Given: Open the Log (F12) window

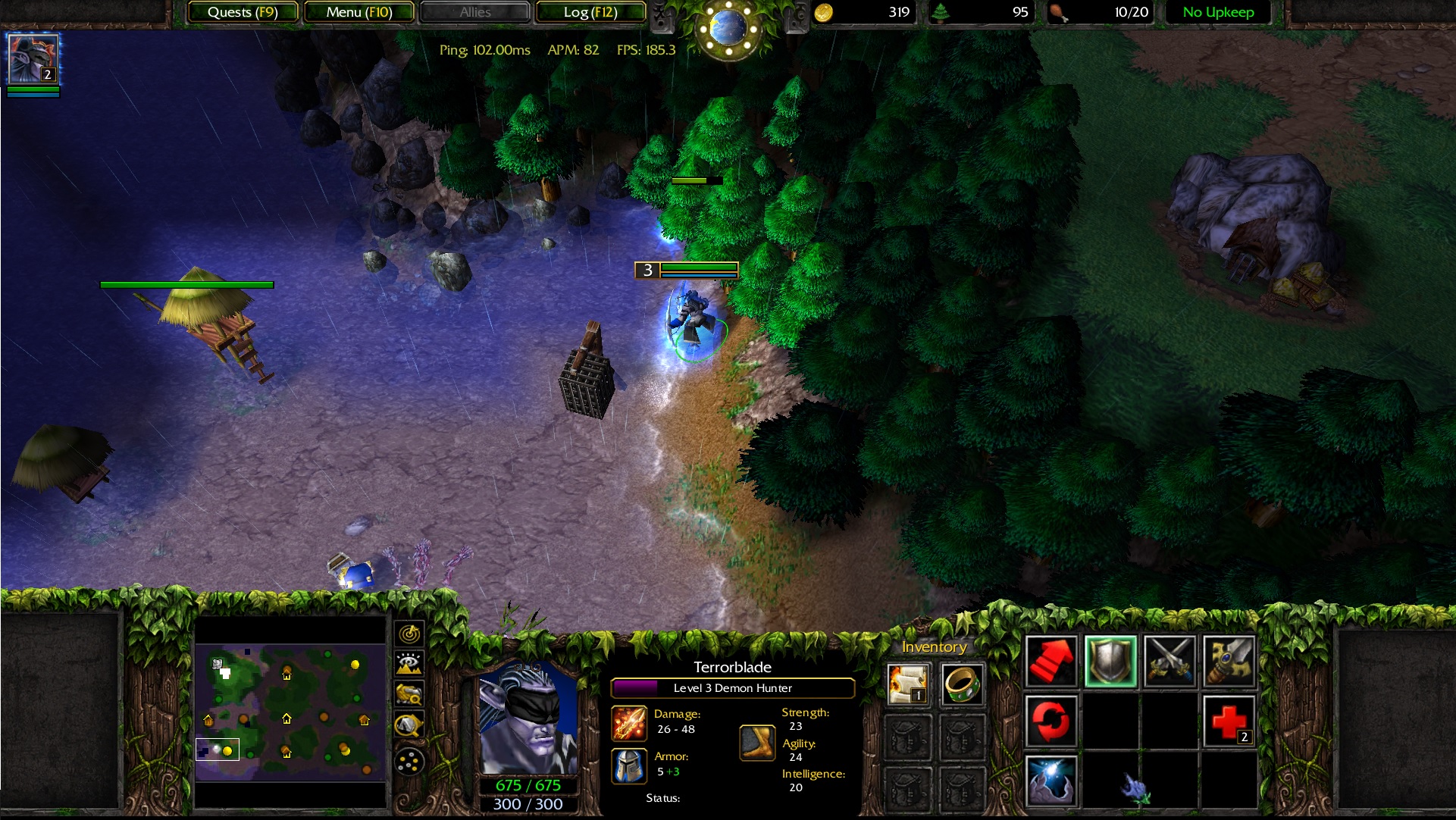Looking at the screenshot, I should (x=590, y=12).
